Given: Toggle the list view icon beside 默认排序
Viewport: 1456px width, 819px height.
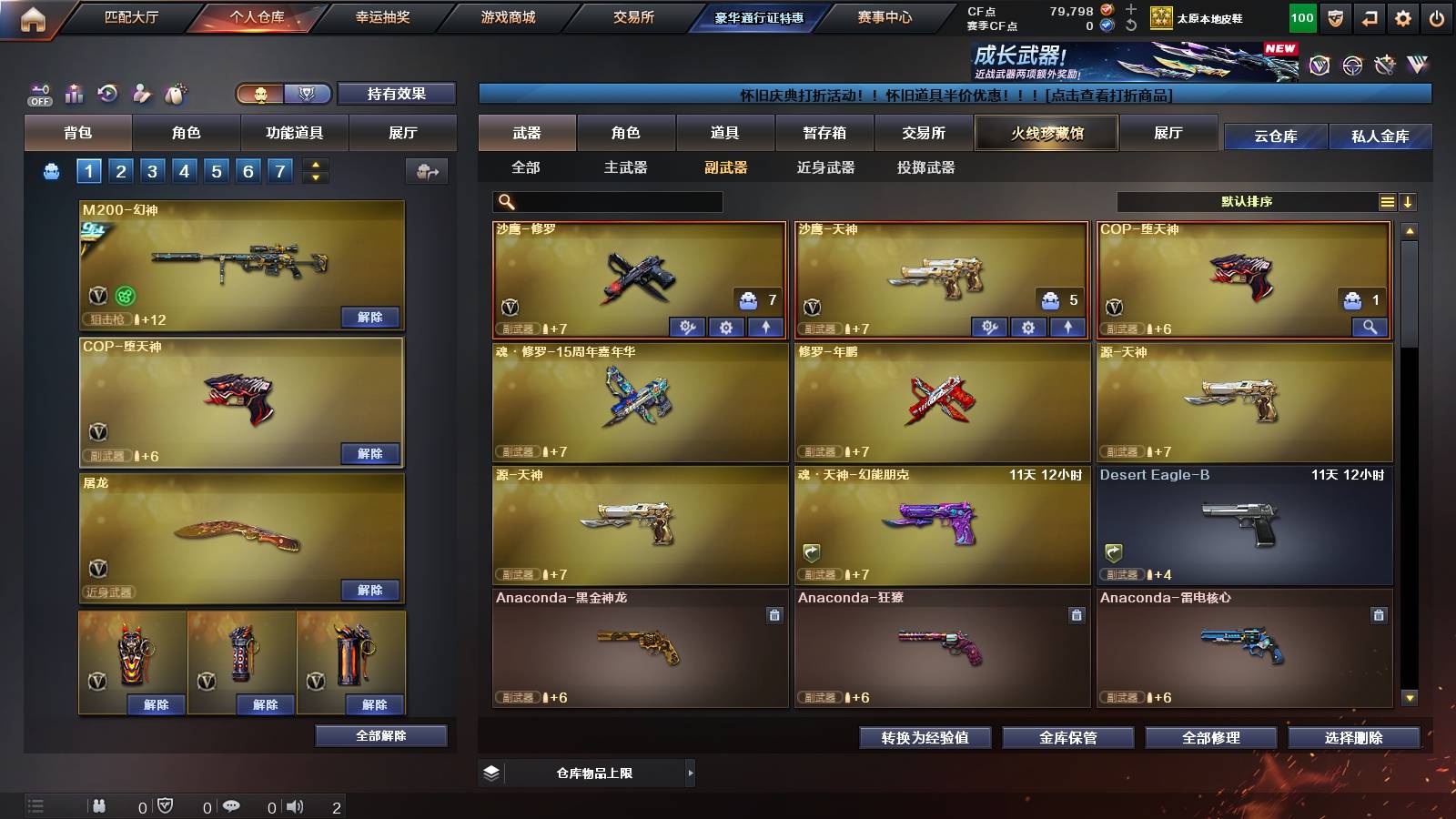Looking at the screenshot, I should (x=1387, y=201).
